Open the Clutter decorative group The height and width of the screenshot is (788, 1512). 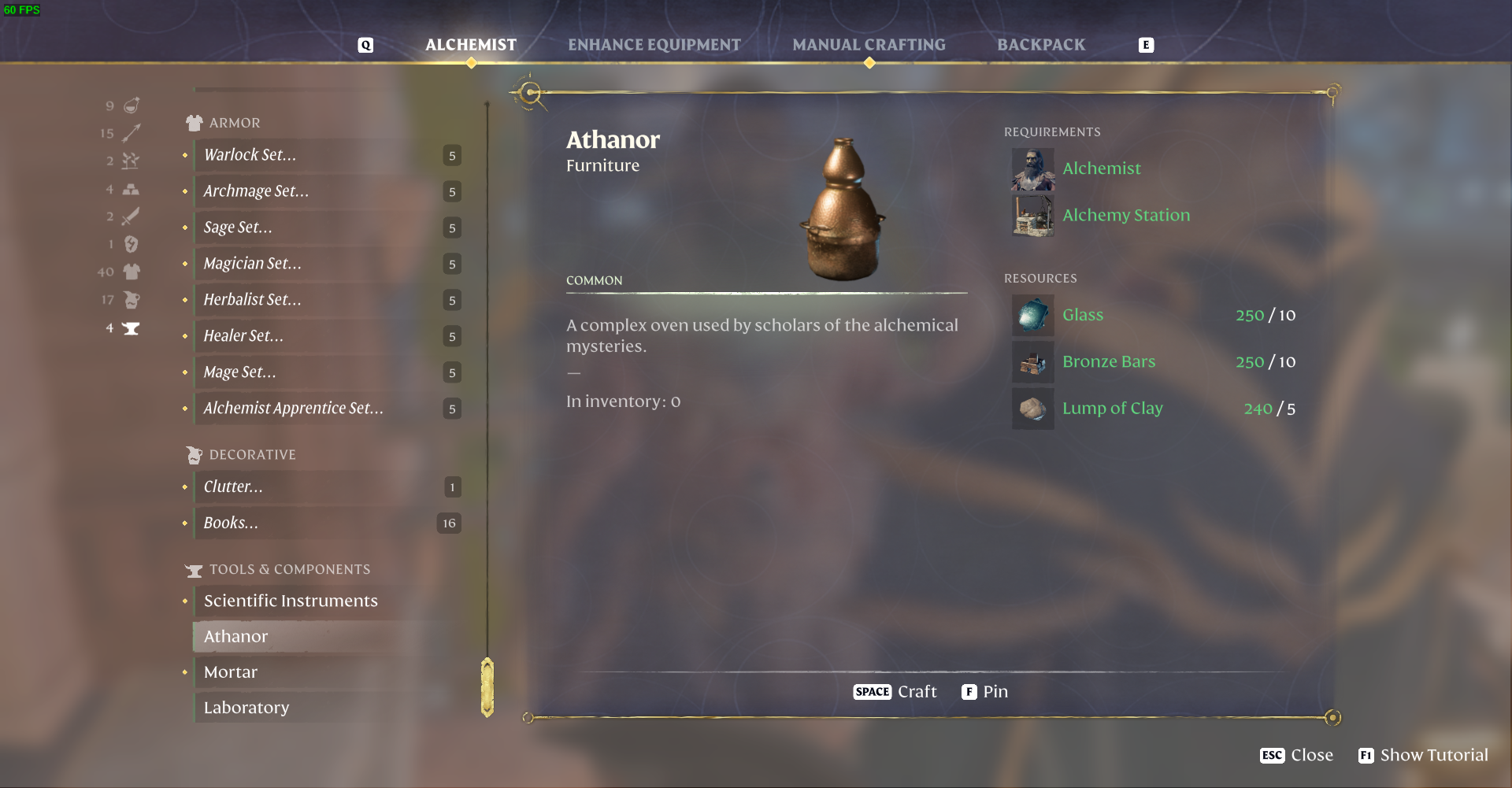233,487
